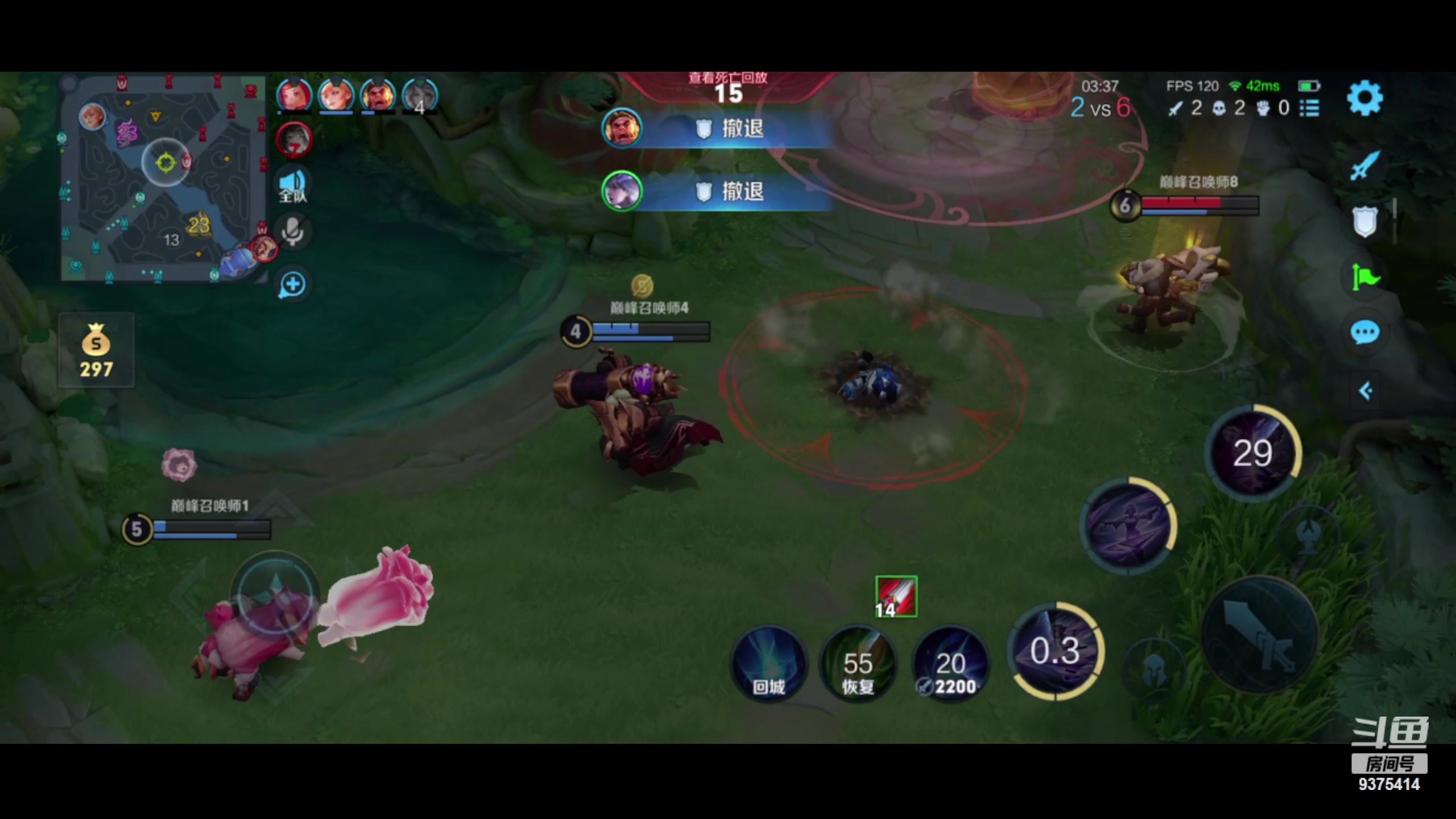View the death replay 查看死亡回放
Viewport: 1456px width, 819px height.
click(x=728, y=78)
